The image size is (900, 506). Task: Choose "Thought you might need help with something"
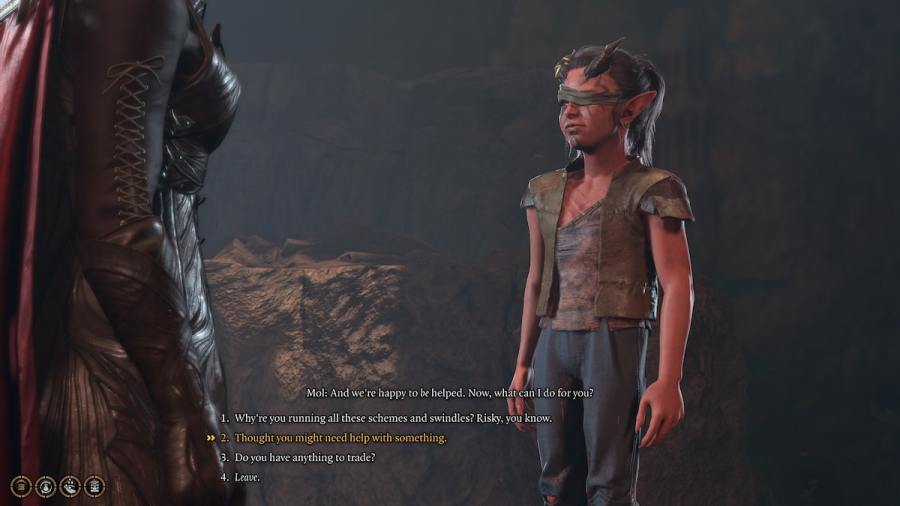click(340, 438)
